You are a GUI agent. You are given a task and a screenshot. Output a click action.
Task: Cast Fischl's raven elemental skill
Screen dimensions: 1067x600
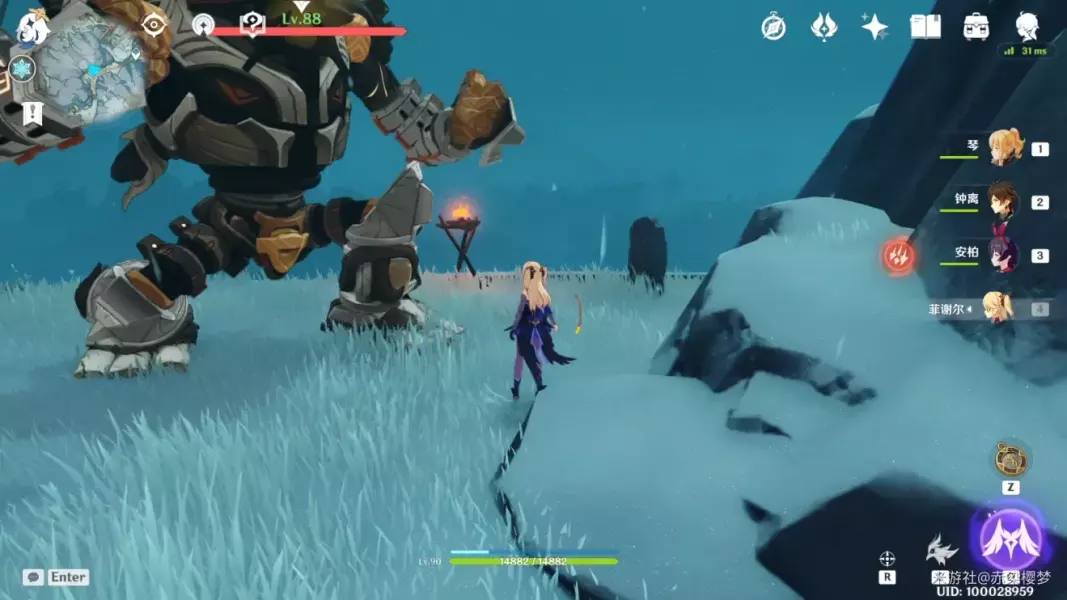[x=942, y=550]
